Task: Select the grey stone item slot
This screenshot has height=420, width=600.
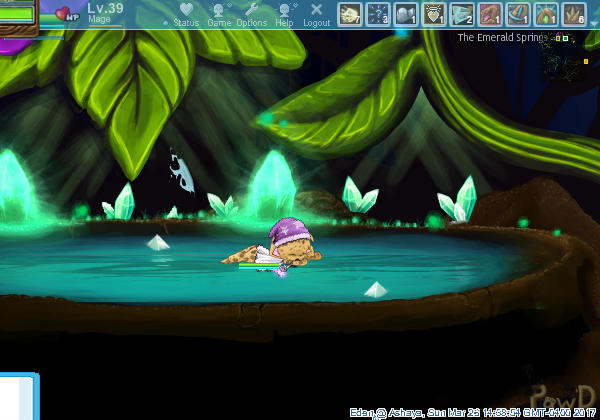Action: (406, 14)
